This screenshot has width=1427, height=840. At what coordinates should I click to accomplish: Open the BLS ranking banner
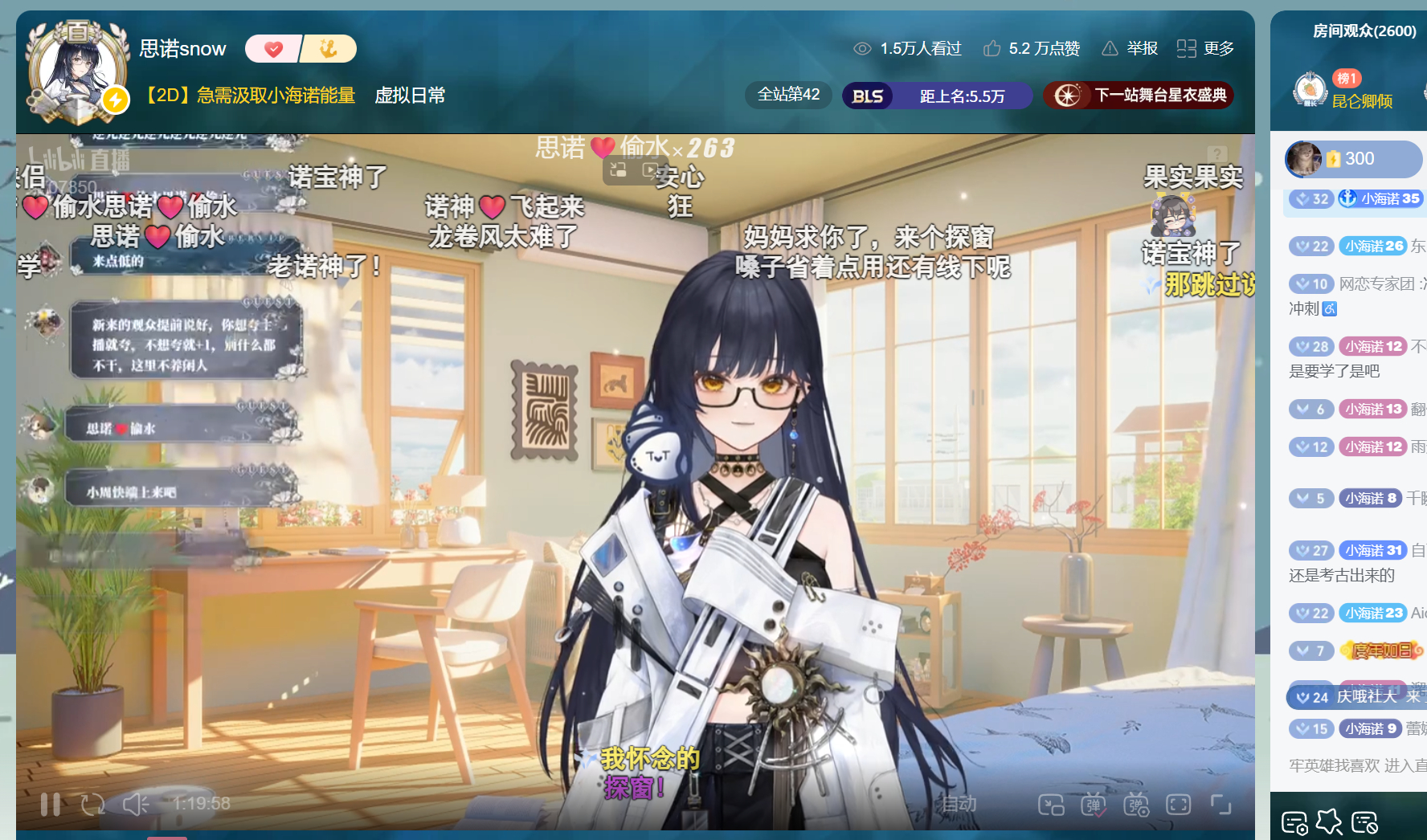(937, 96)
